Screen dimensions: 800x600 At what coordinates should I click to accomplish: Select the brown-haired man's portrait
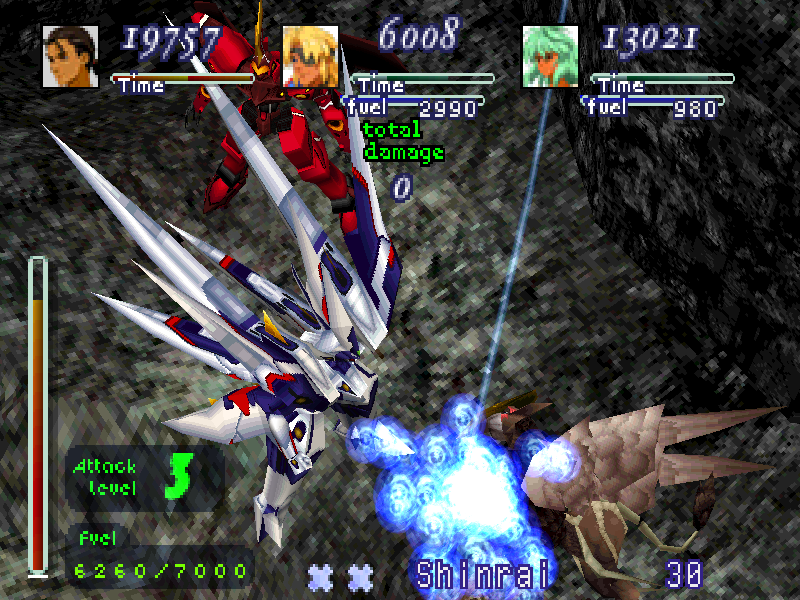coord(70,56)
